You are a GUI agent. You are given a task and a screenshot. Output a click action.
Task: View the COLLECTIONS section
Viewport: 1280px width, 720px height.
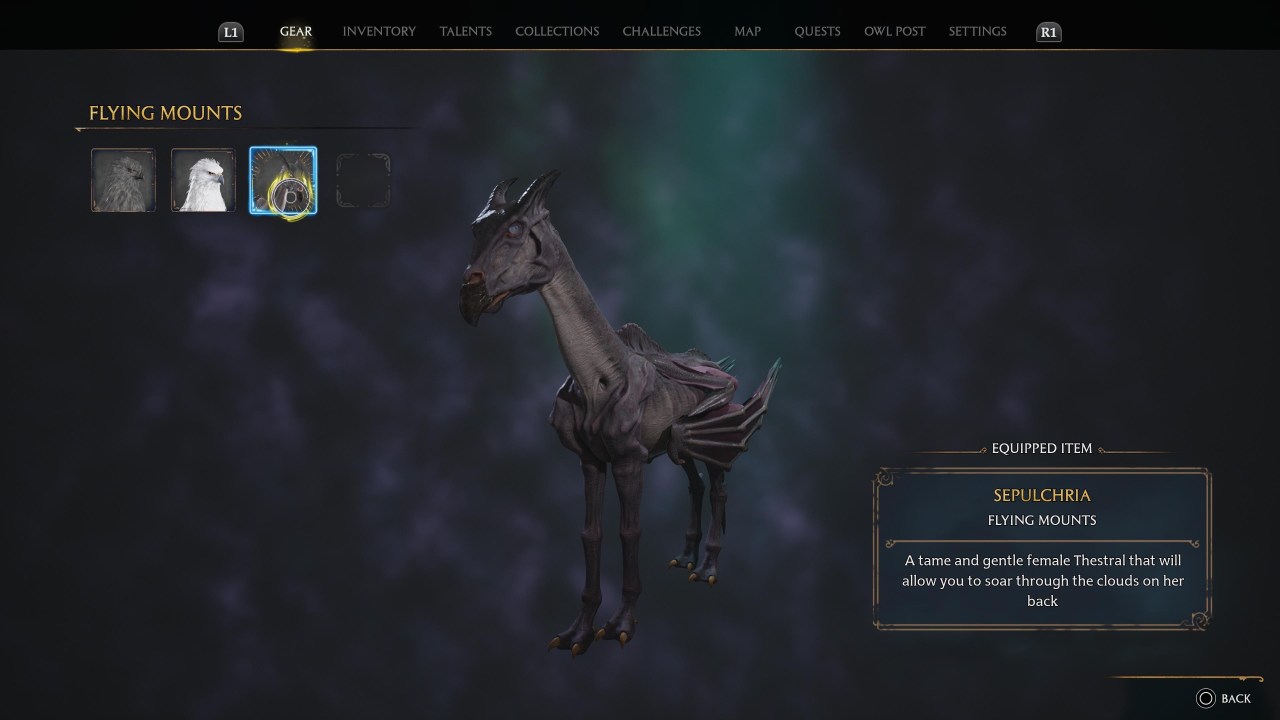point(557,31)
